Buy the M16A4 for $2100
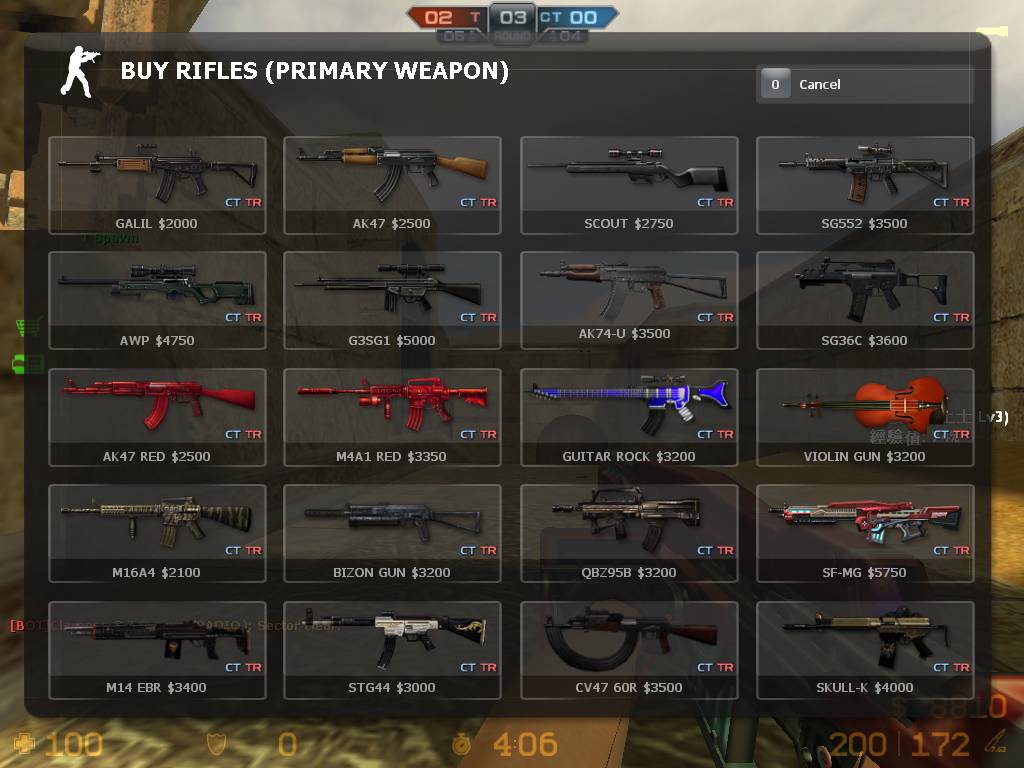Image resolution: width=1024 pixels, height=768 pixels. tap(157, 533)
